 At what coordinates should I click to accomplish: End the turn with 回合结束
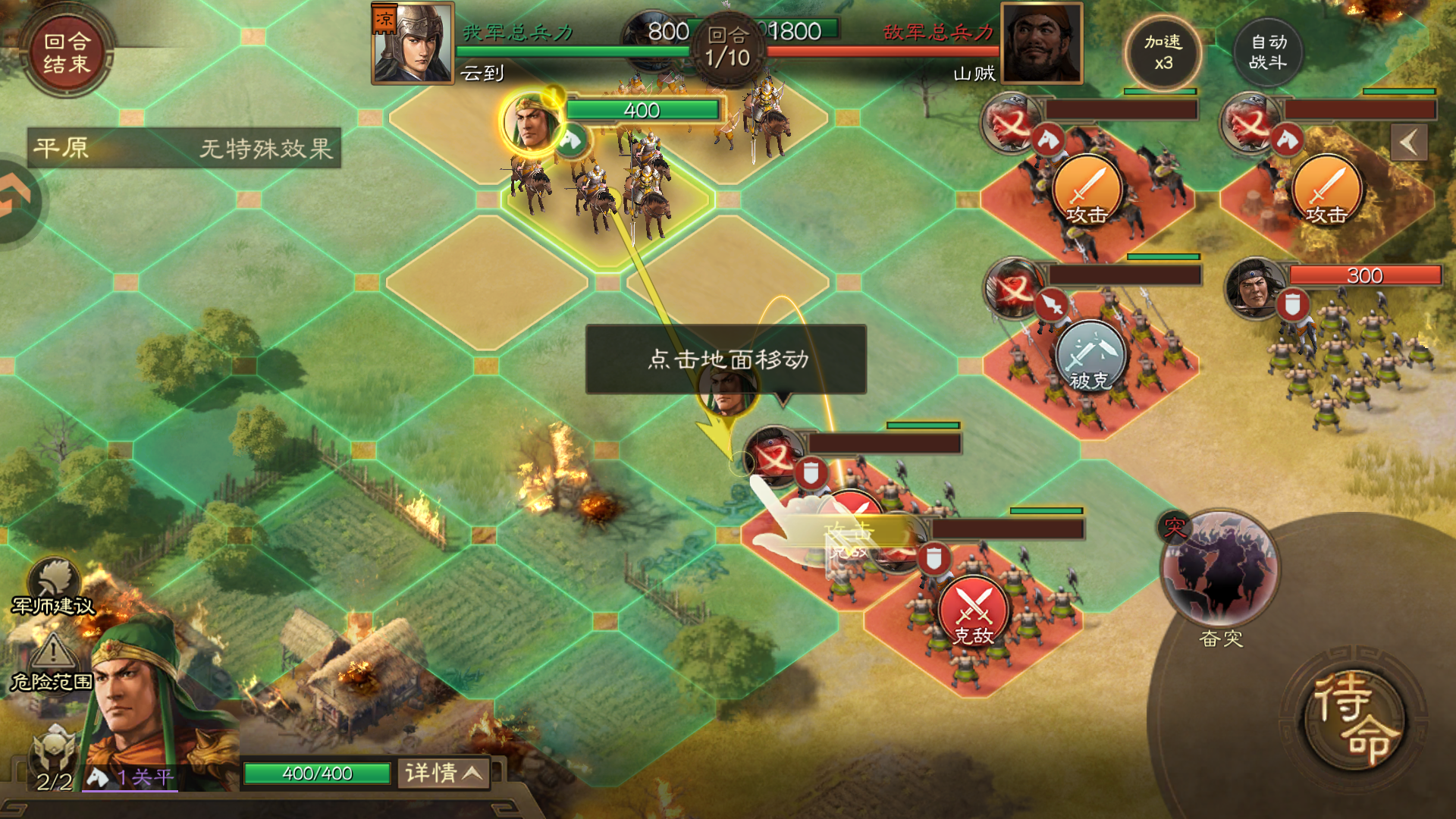[67, 53]
